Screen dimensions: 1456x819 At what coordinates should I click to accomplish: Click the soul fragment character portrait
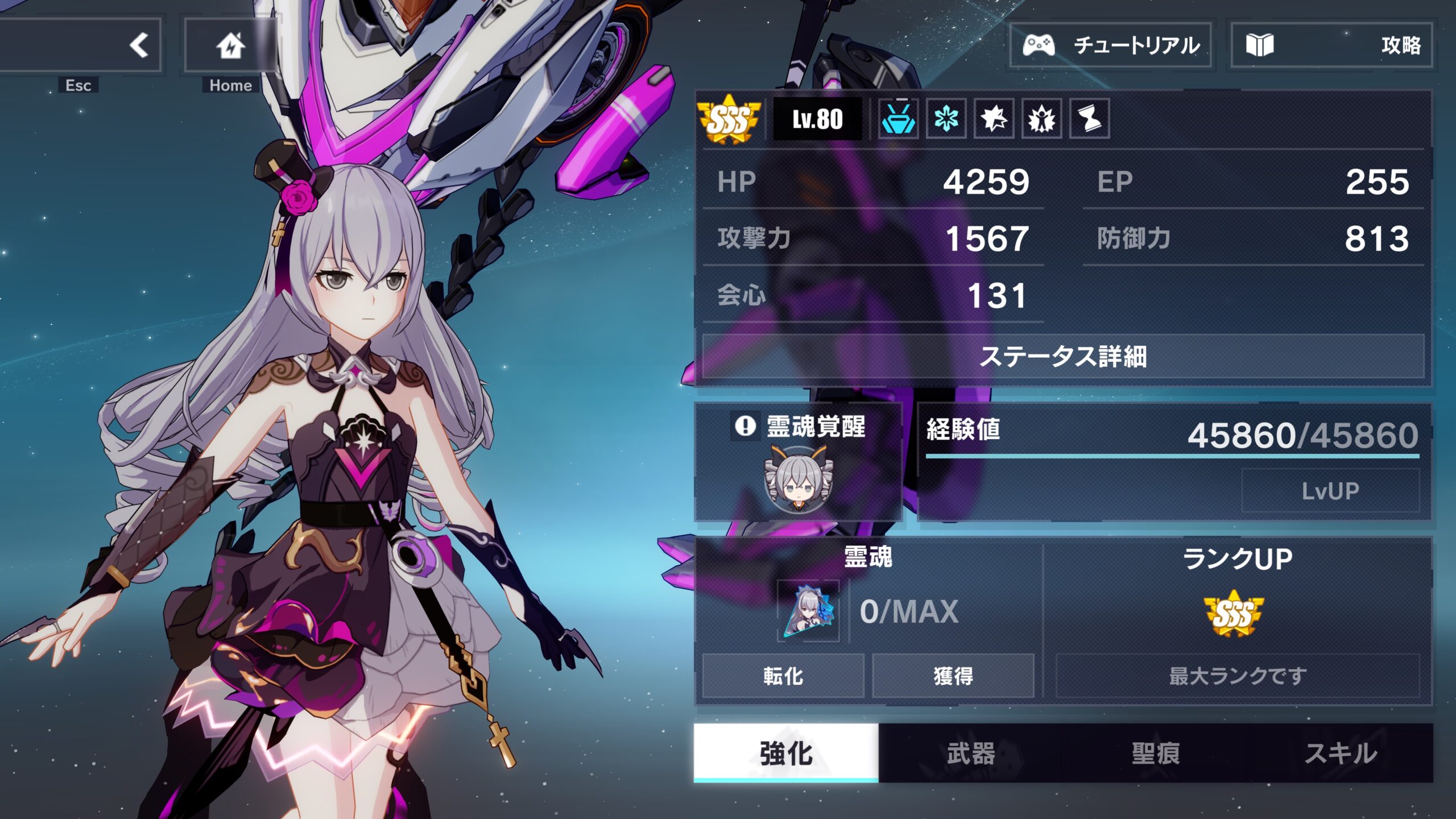pos(808,611)
